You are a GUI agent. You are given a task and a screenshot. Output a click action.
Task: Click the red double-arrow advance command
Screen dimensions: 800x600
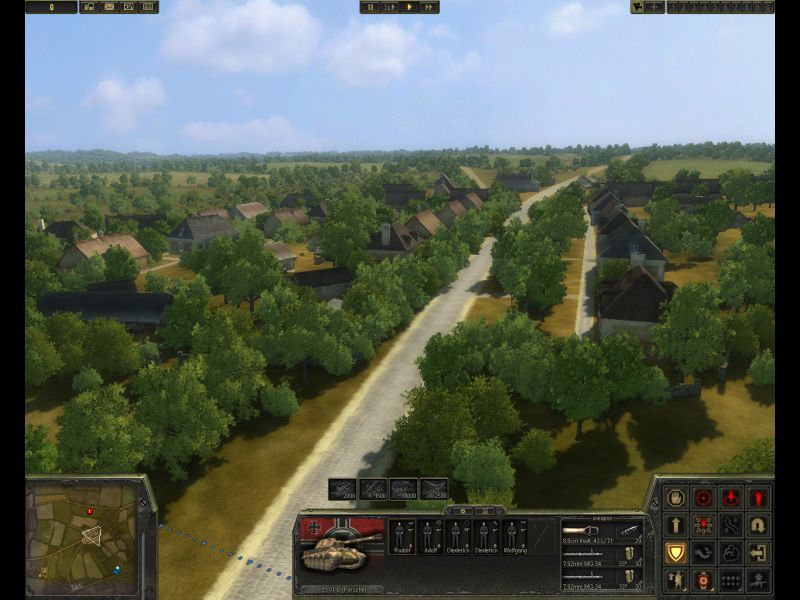759,497
